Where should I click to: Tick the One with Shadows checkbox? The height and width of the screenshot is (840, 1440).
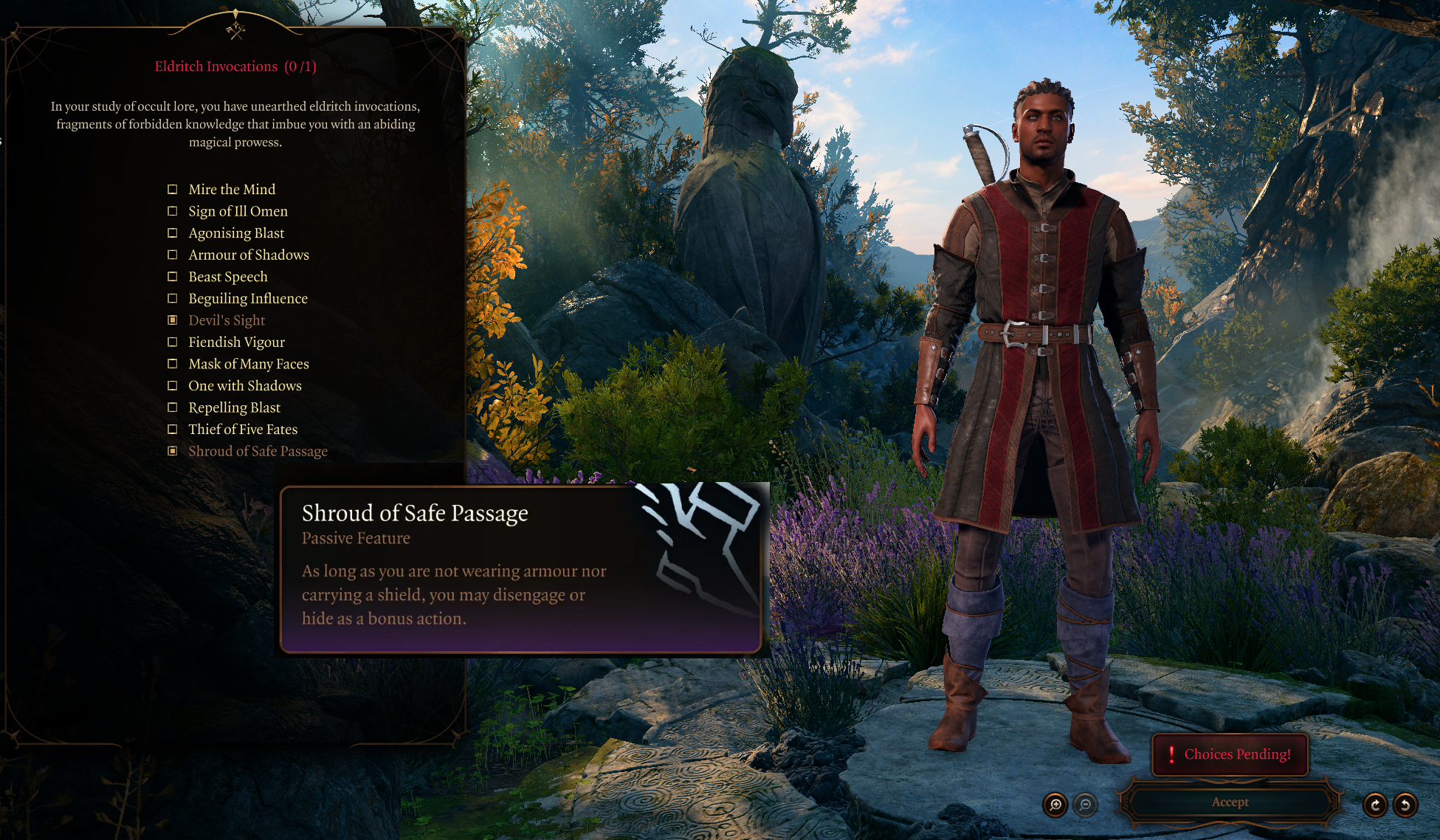point(173,385)
